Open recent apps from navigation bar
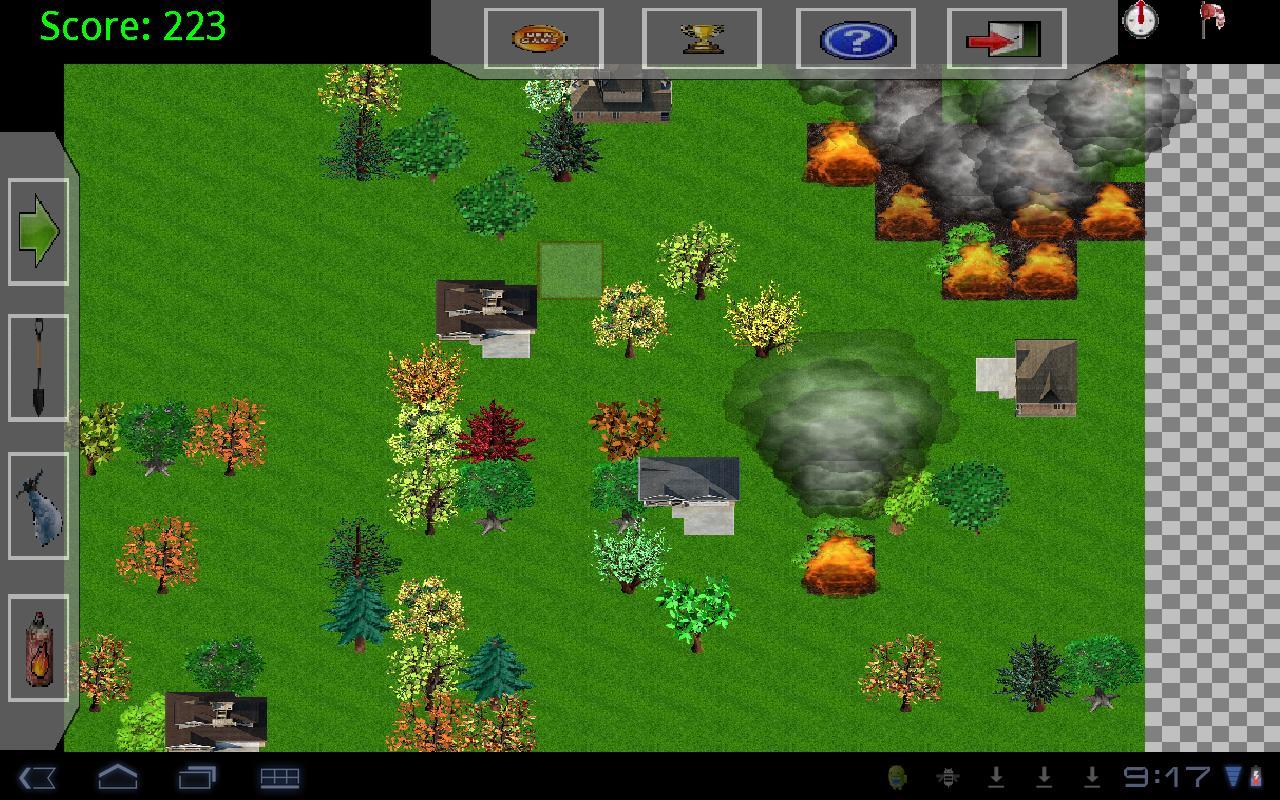 pyautogui.click(x=200, y=775)
